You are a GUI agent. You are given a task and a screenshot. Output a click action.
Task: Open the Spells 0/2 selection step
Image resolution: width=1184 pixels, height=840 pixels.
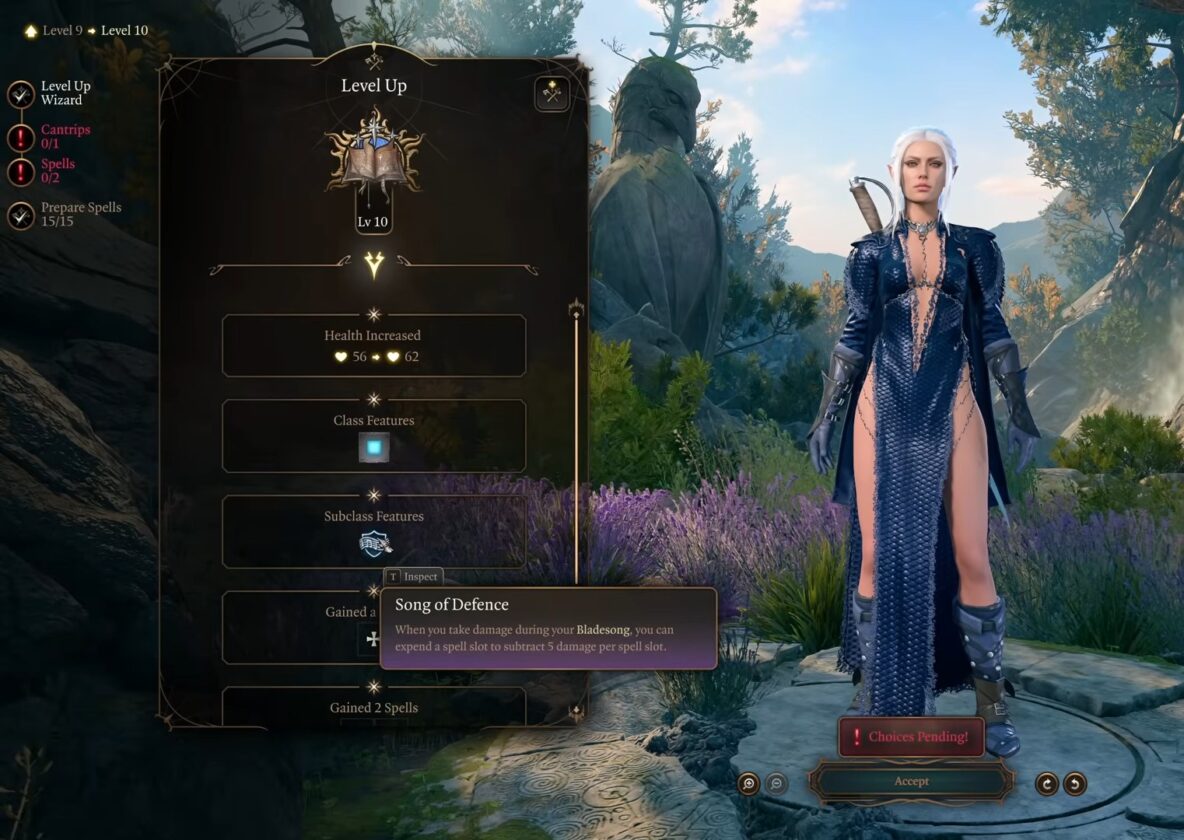(x=22, y=171)
